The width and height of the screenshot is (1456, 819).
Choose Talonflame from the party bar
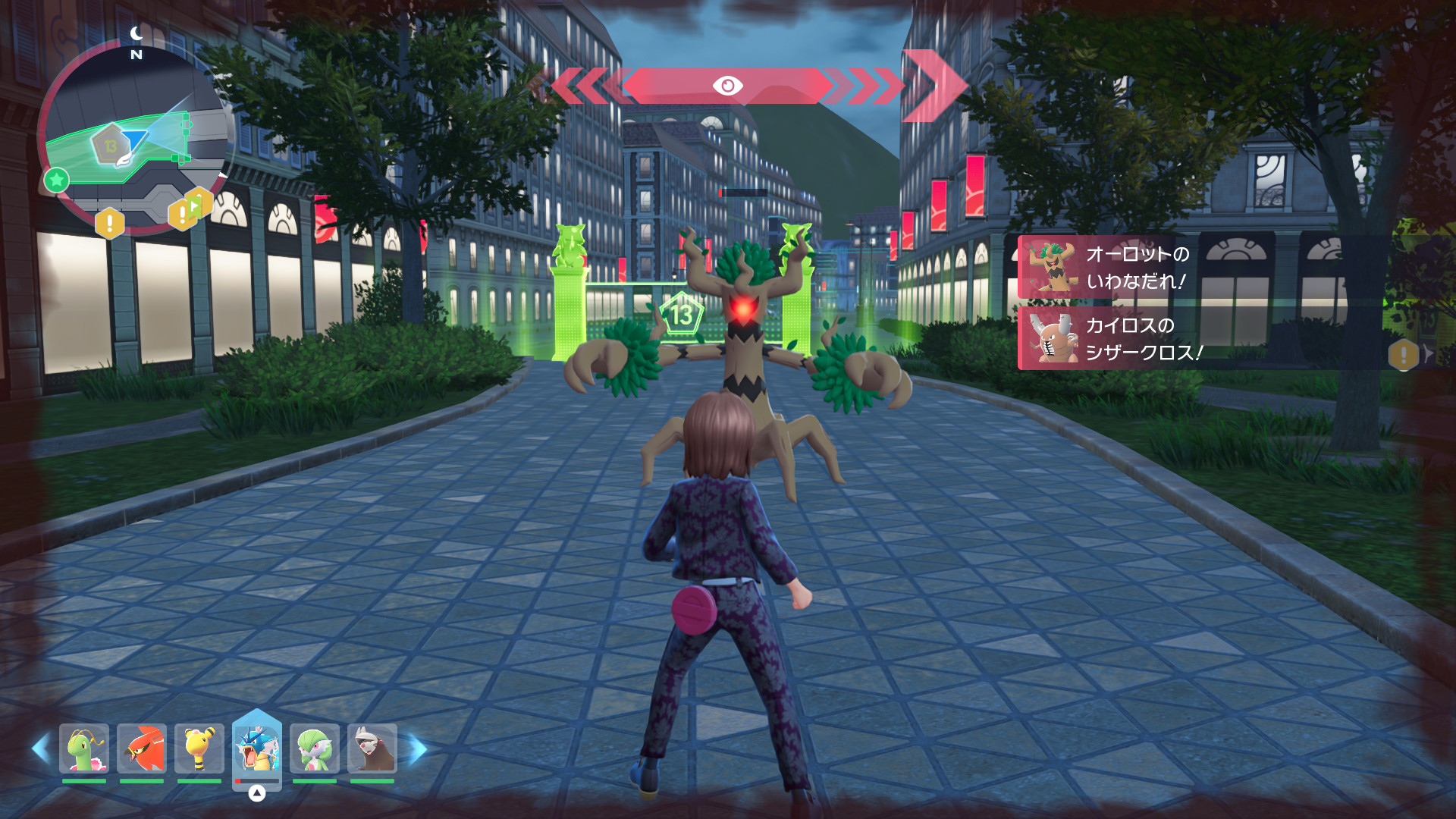(x=142, y=748)
